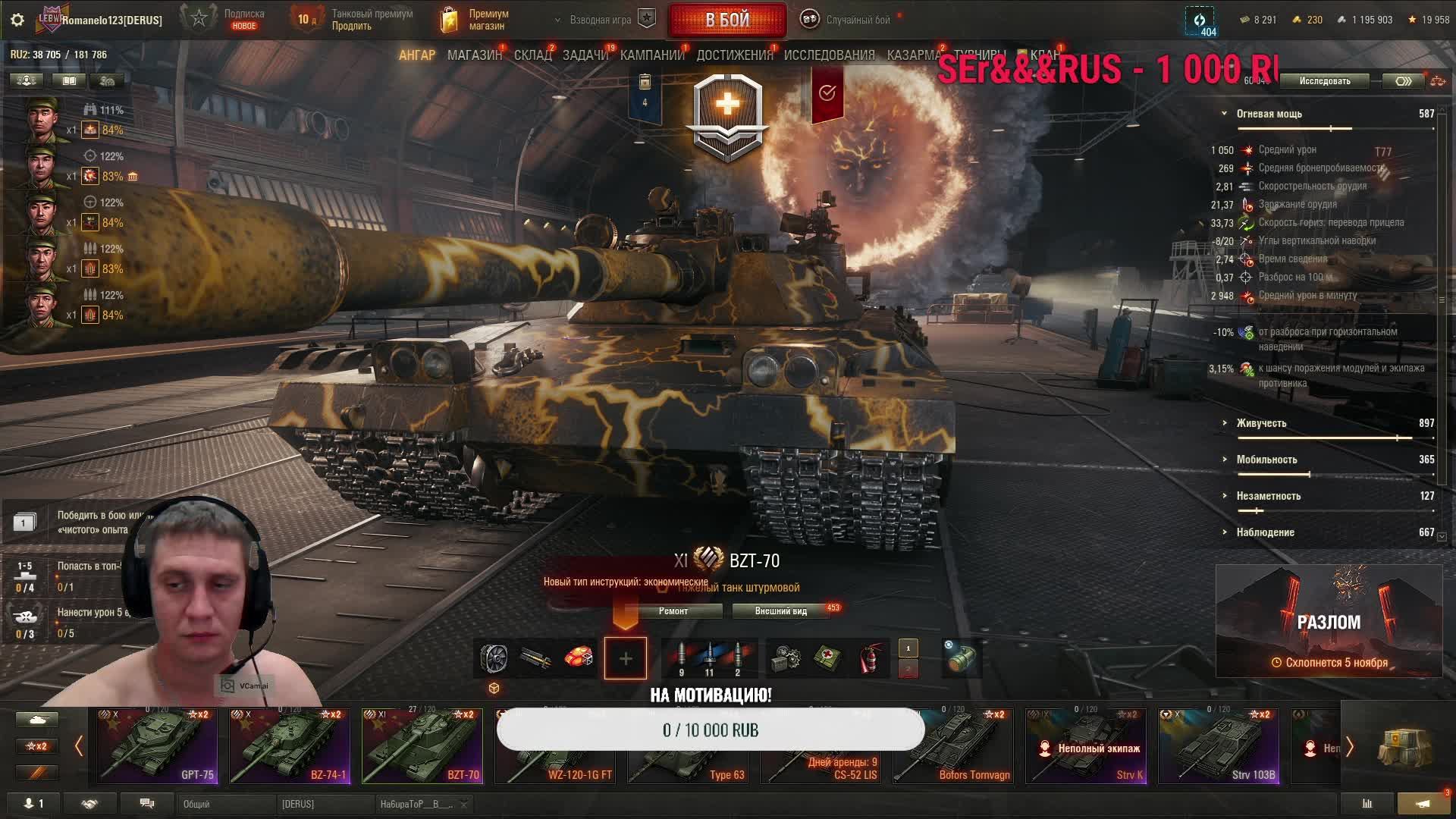Go to the ДОСТИЖЕНИЯ tab
1456x819 pixels.
coord(734,55)
